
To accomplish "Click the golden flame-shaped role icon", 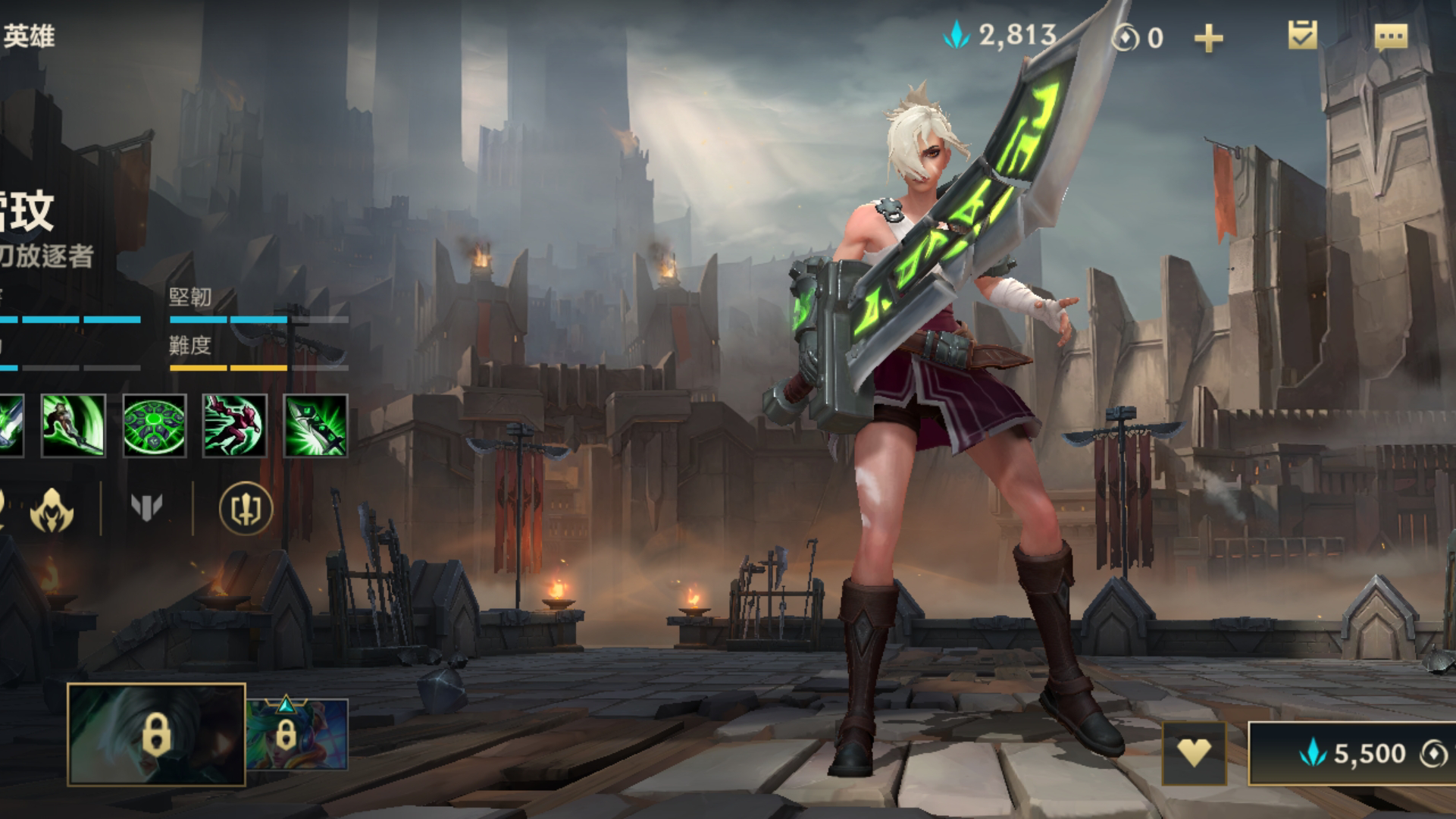I will (x=52, y=510).
